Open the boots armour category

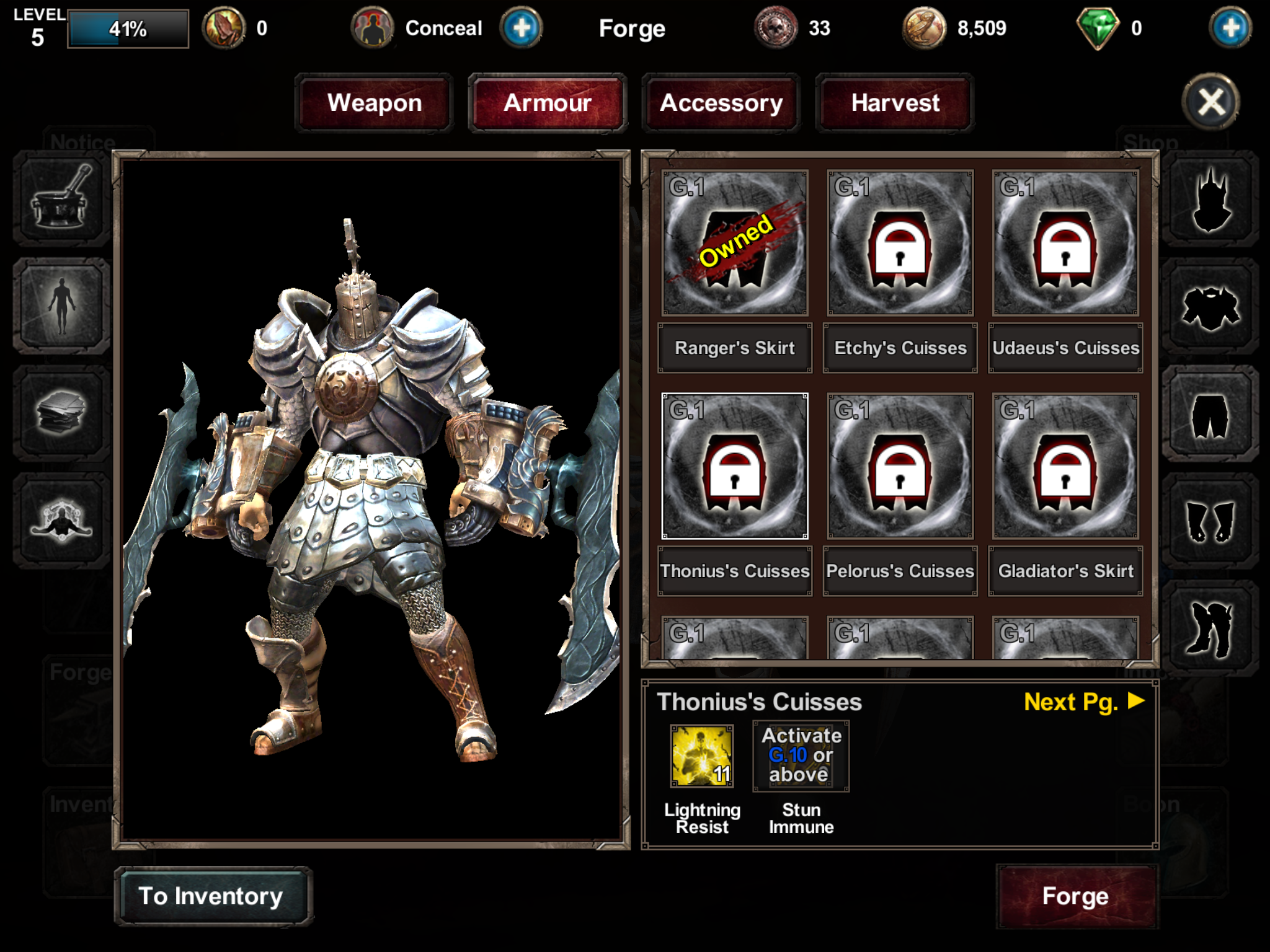tap(1210, 628)
